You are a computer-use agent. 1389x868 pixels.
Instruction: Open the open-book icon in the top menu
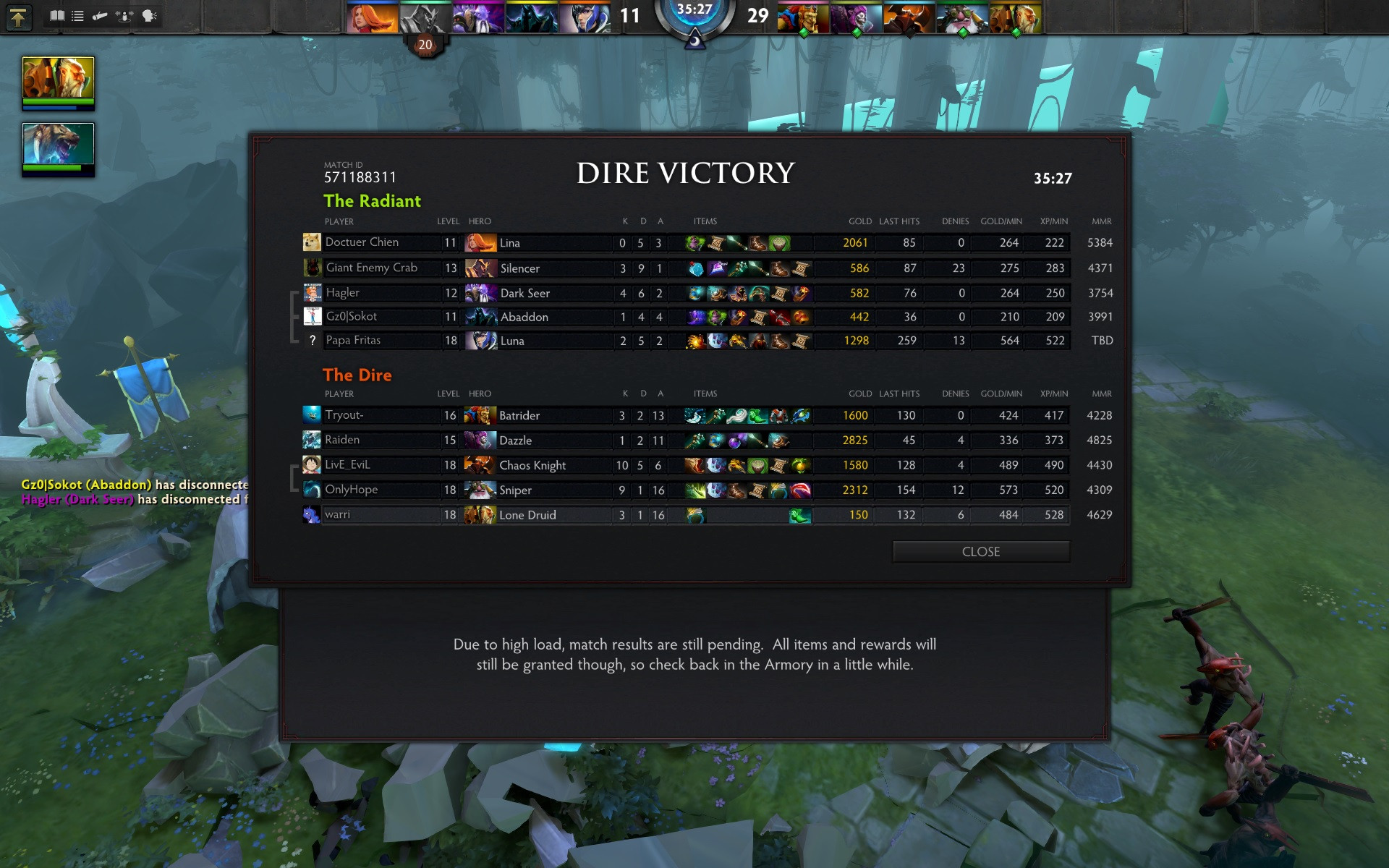56,15
